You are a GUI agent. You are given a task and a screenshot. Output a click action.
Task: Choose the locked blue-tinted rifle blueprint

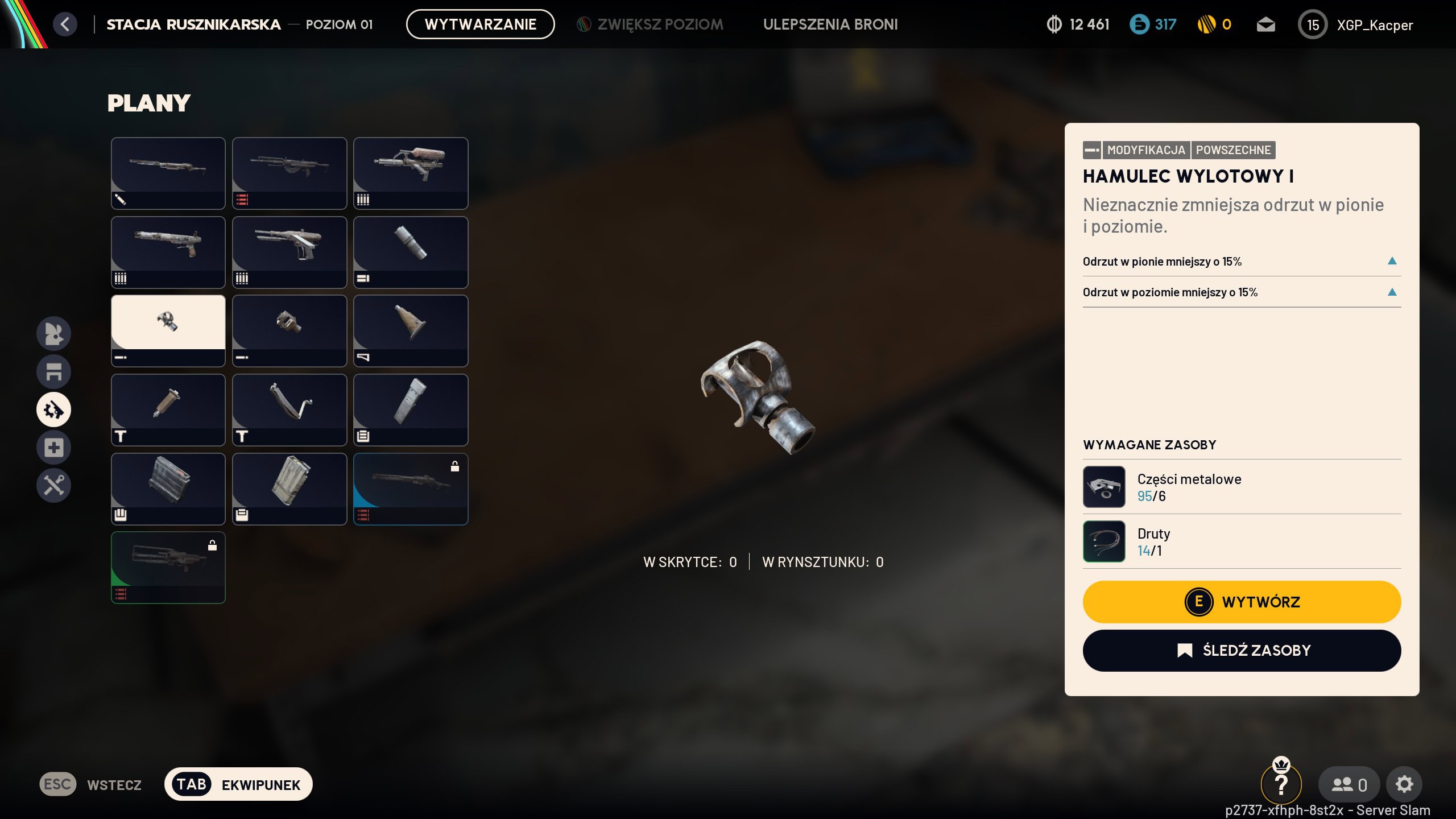[411, 488]
